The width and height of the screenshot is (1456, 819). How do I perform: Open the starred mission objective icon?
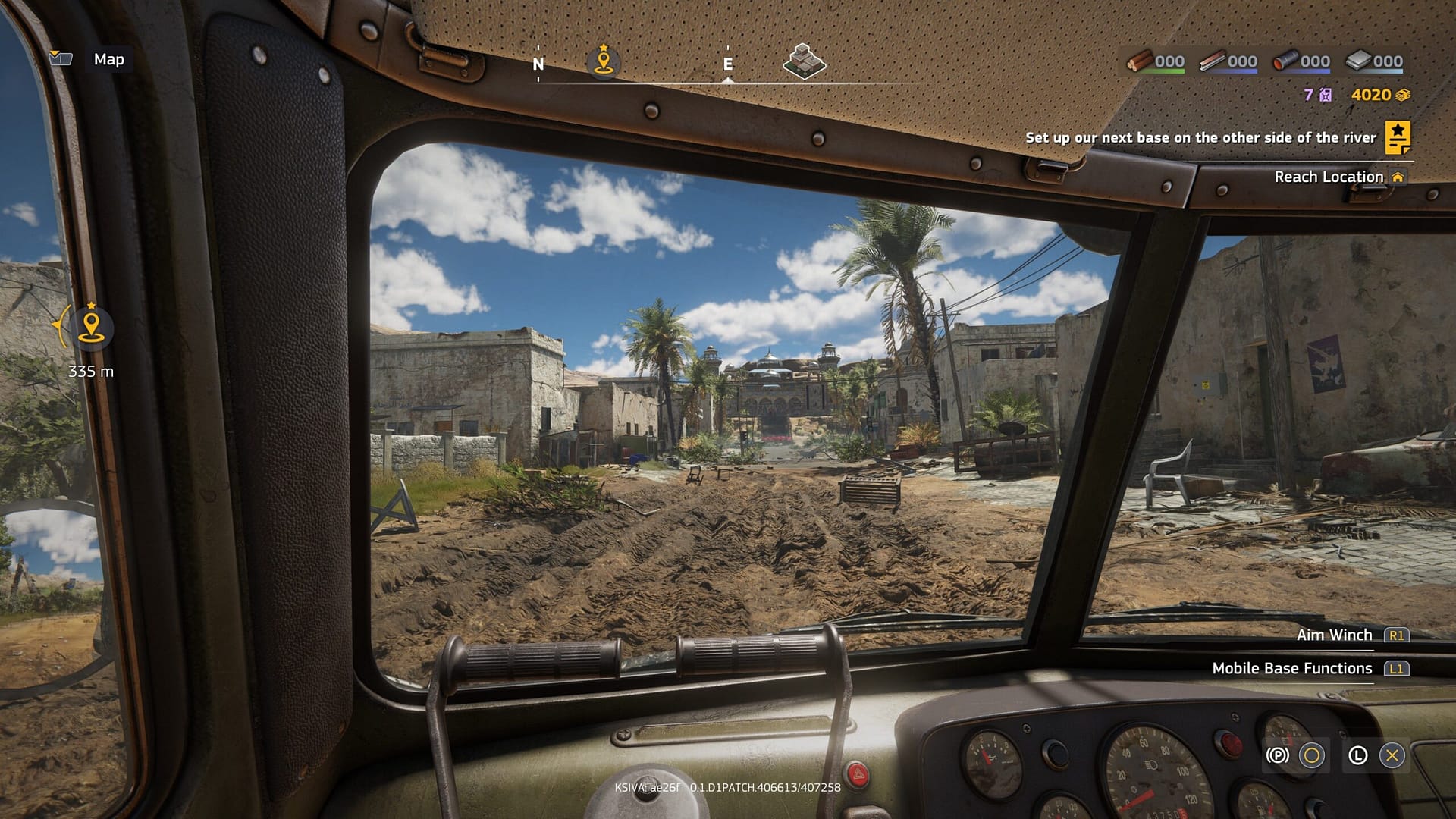point(1399,139)
